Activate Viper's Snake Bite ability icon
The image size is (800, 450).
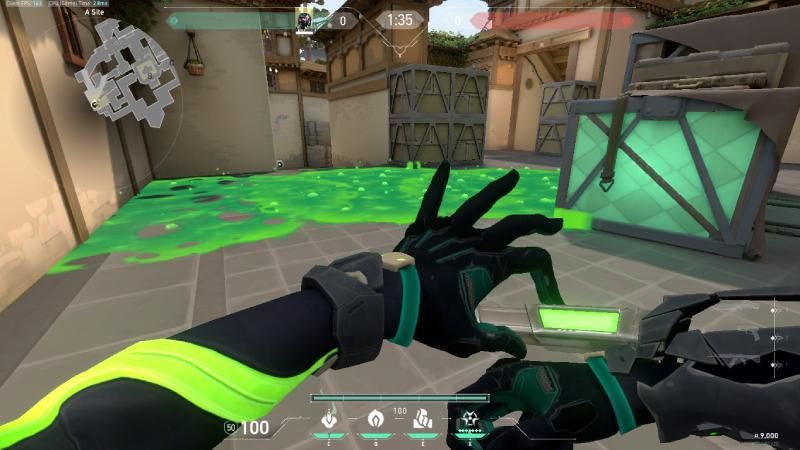click(327, 420)
